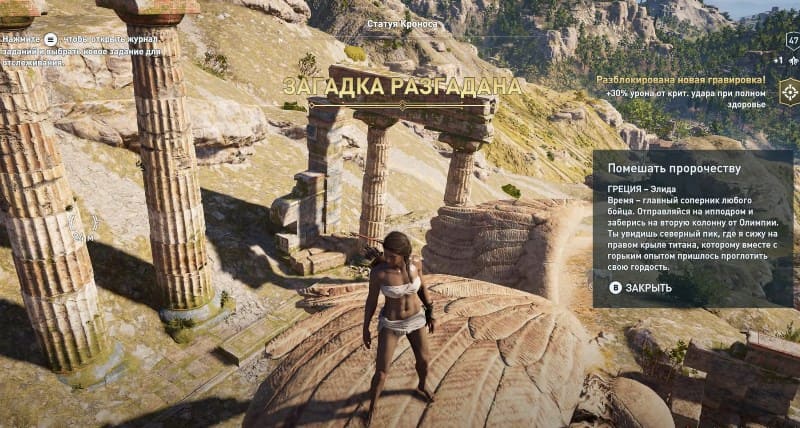Select the unlocked engraving crosshair icon
This screenshot has height=428, width=800.
click(789, 93)
